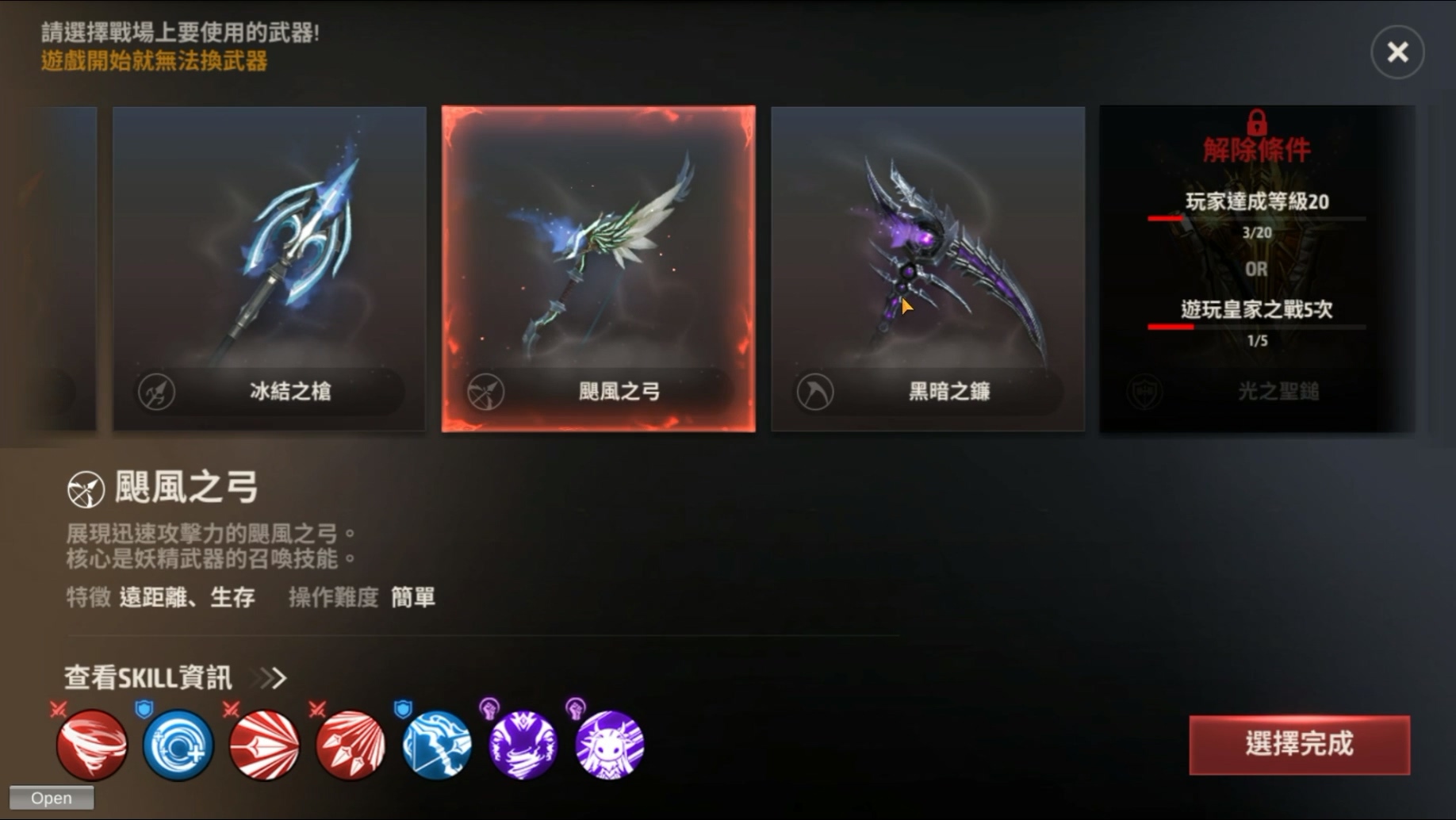Open the purple fairy swirl skill icon
Viewport: 1456px width, 820px height.
pos(523,745)
